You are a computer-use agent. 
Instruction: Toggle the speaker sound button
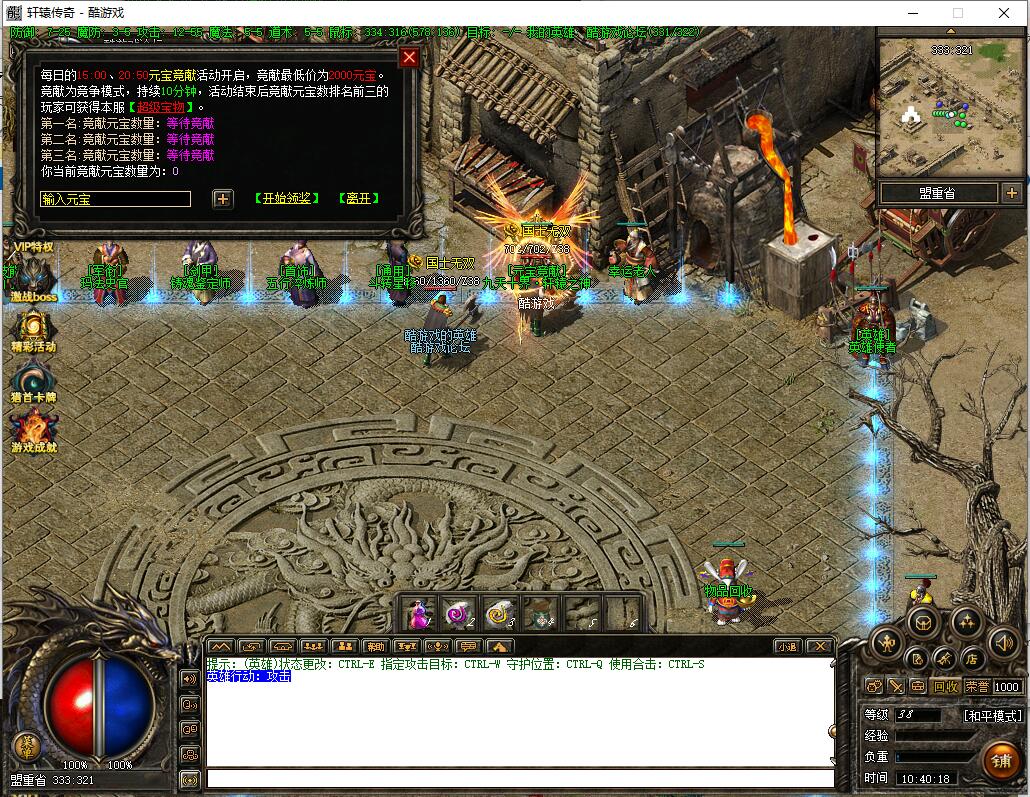(x=1003, y=643)
